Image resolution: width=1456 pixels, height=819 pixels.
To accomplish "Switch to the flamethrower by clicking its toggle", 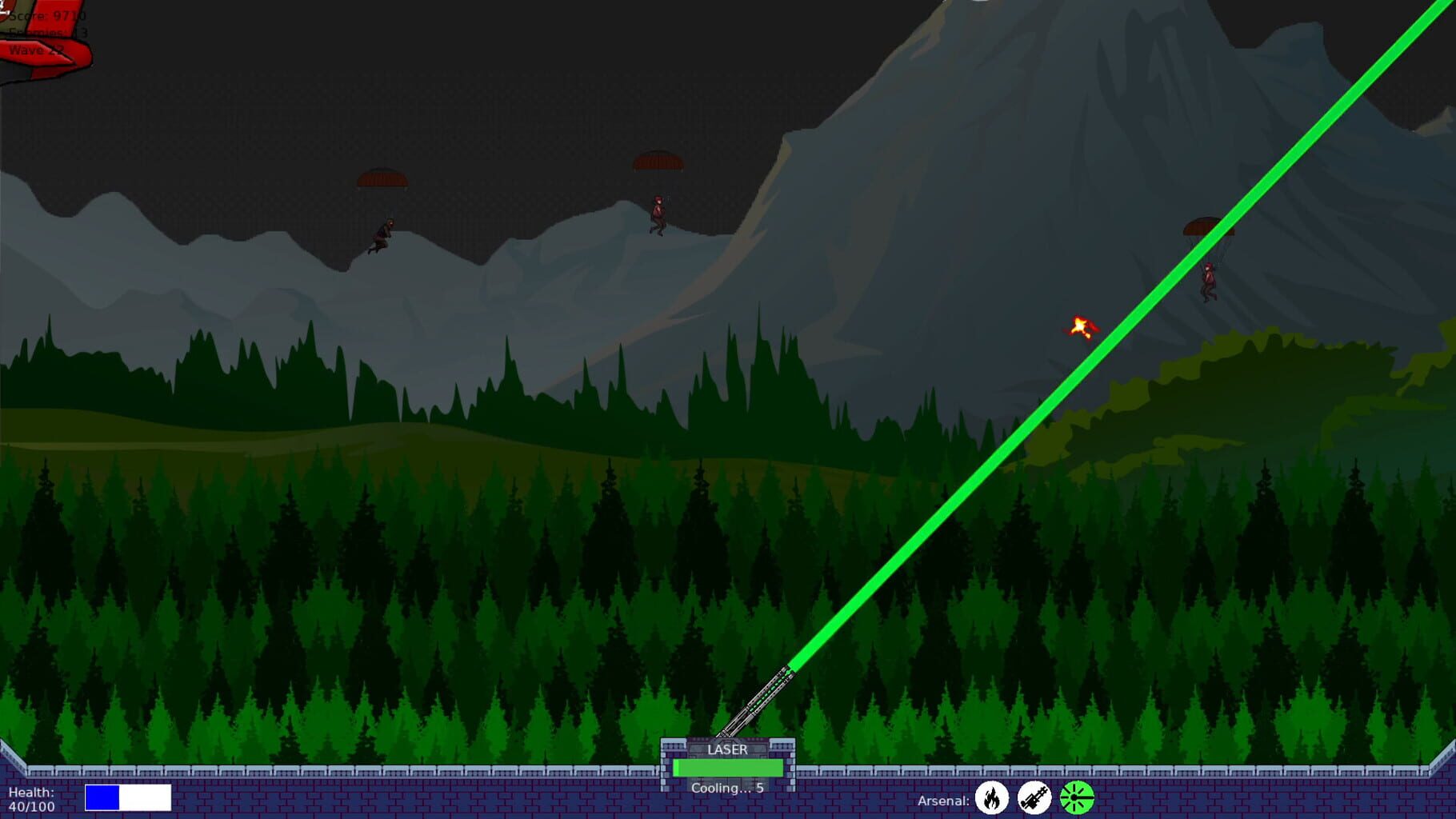I will point(992,799).
